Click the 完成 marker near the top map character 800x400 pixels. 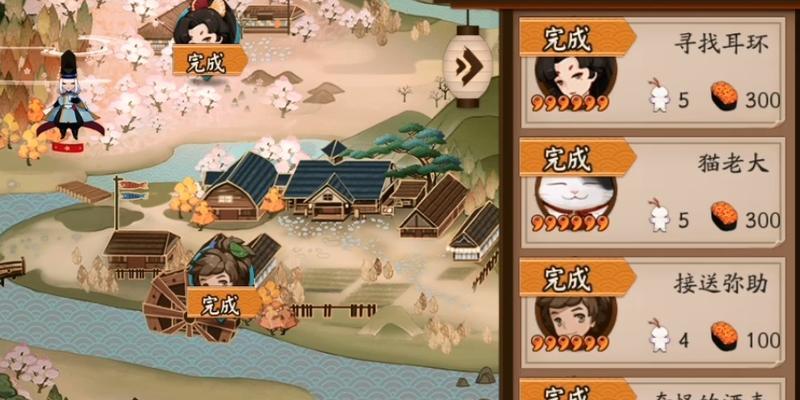[209, 60]
